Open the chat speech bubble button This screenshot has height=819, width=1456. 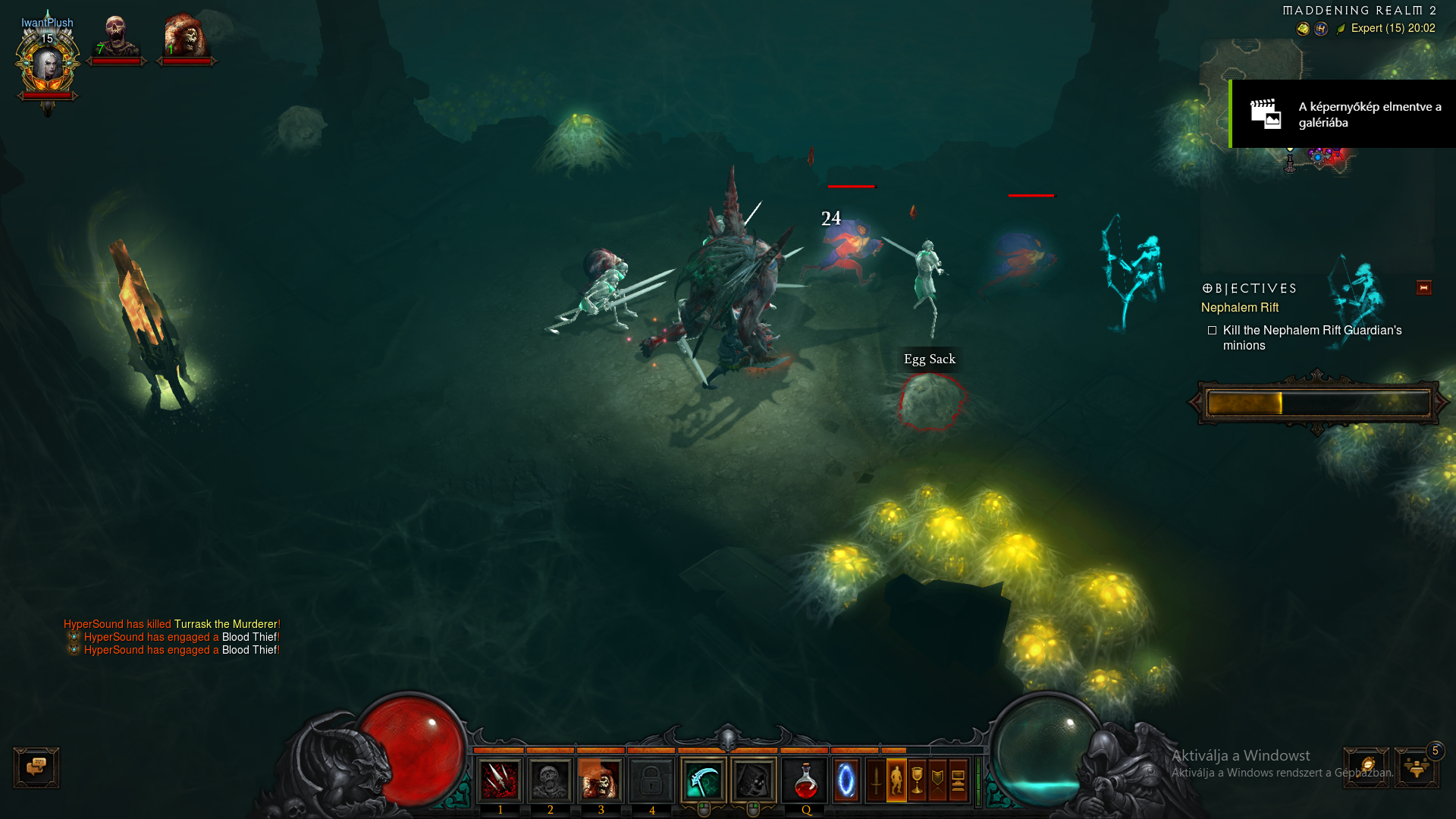[36, 767]
